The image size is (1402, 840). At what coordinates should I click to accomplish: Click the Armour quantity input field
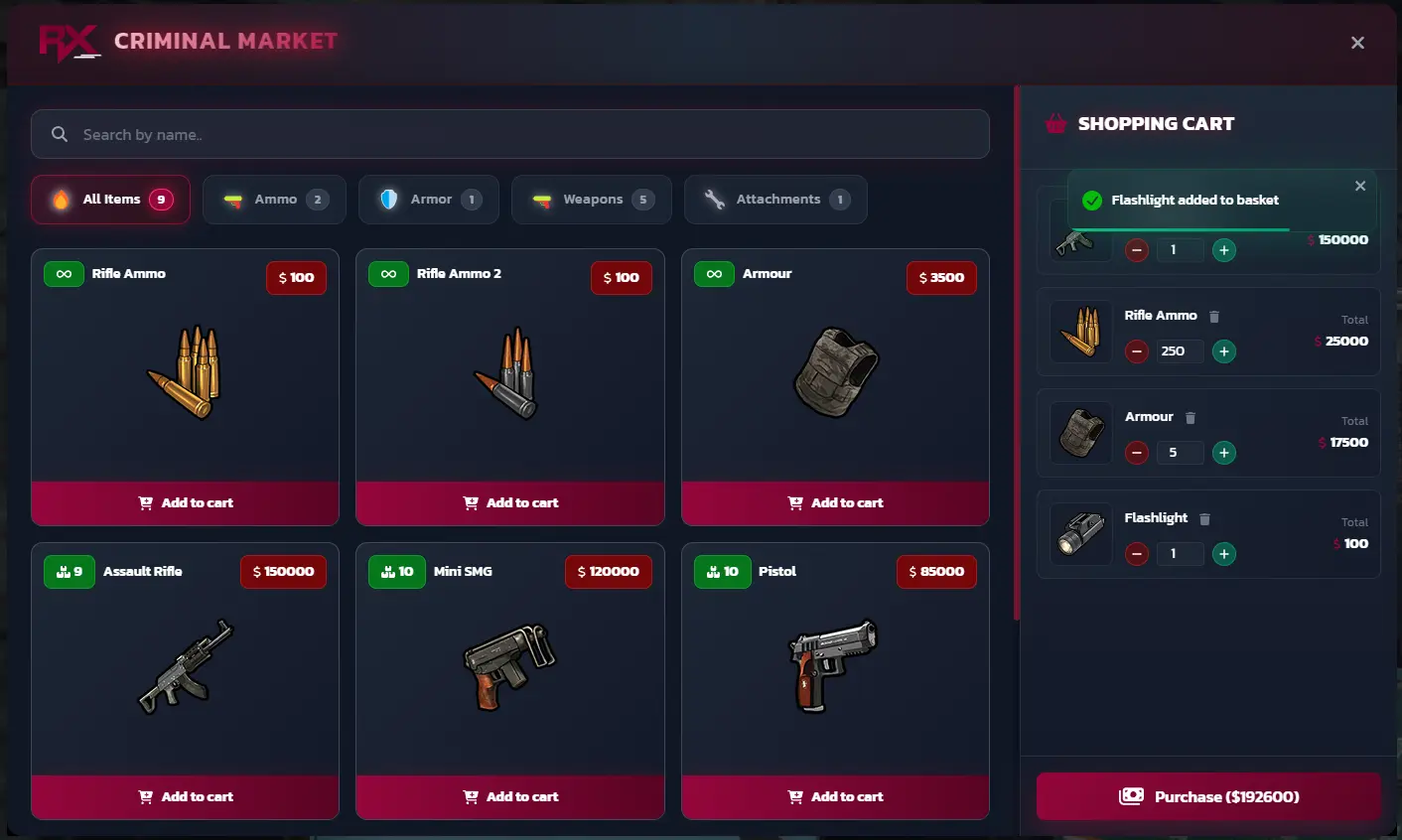(x=1181, y=452)
